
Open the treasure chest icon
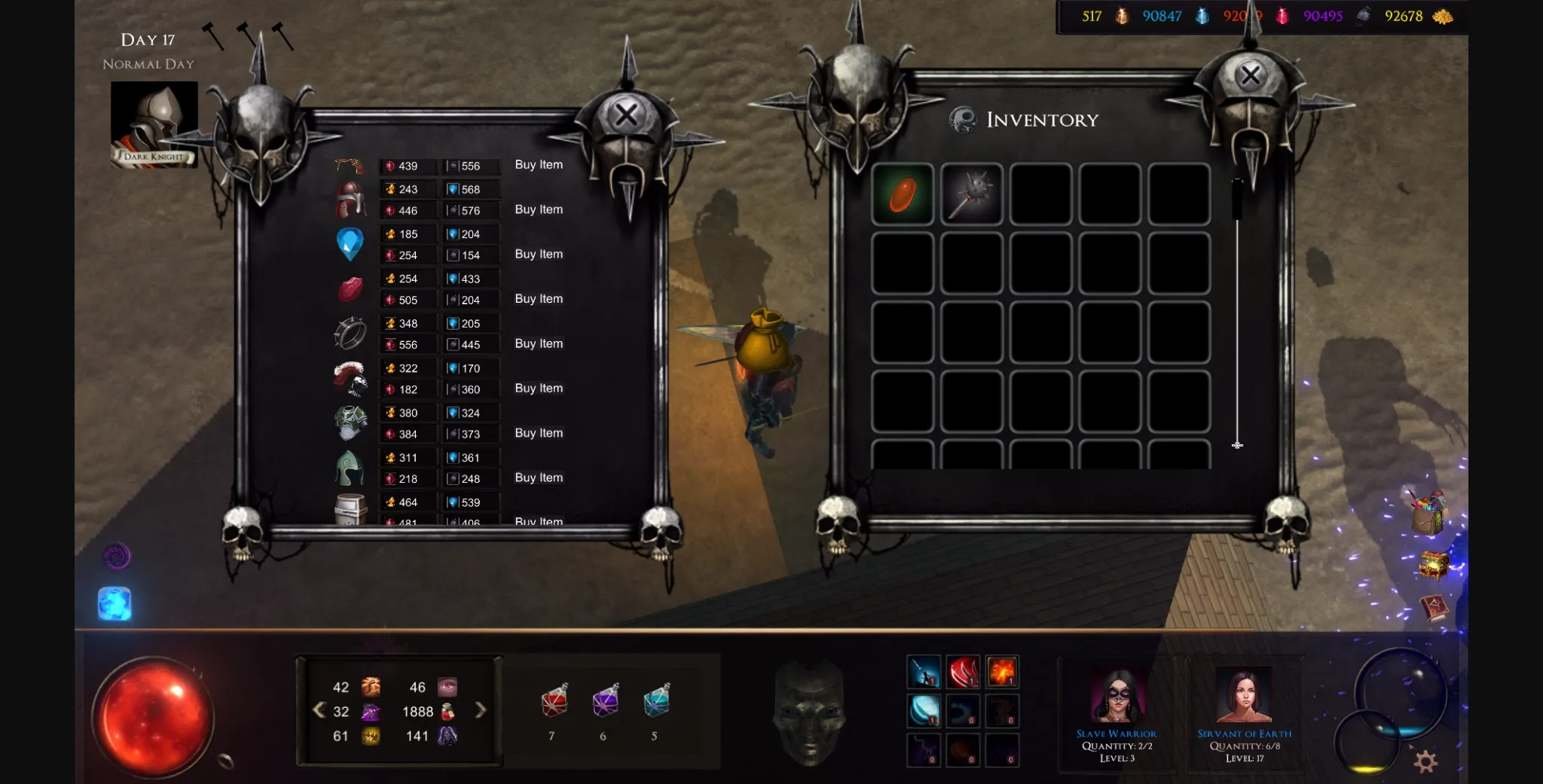pos(1434,565)
